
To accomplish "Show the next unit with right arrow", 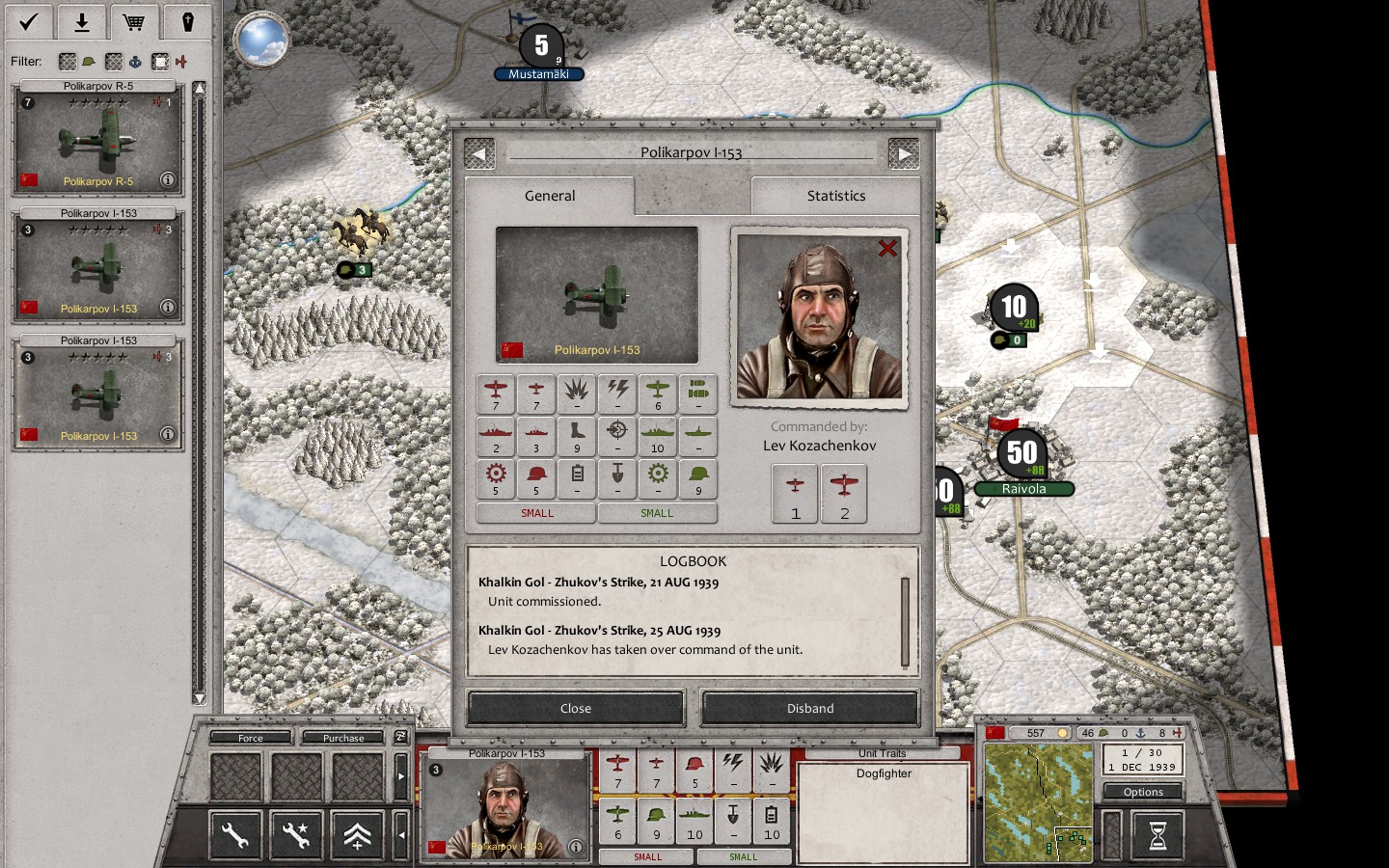I will tap(903, 153).
